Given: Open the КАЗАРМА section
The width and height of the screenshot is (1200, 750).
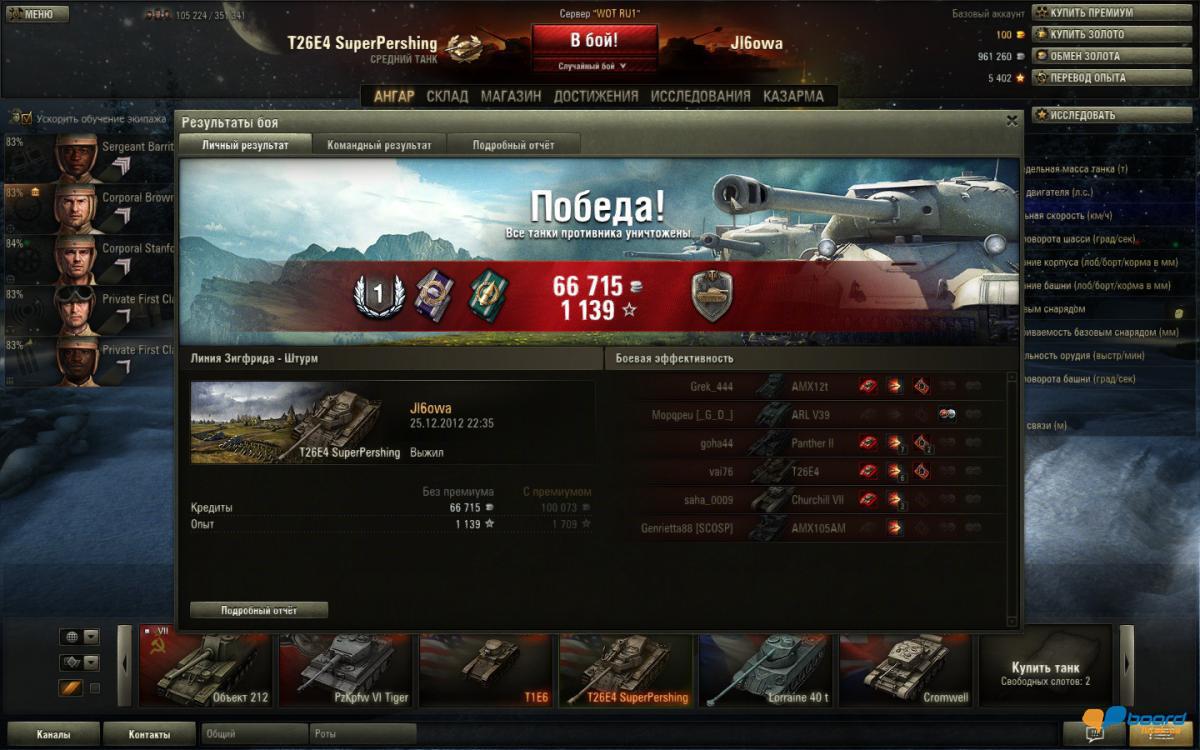Looking at the screenshot, I should [x=793, y=96].
